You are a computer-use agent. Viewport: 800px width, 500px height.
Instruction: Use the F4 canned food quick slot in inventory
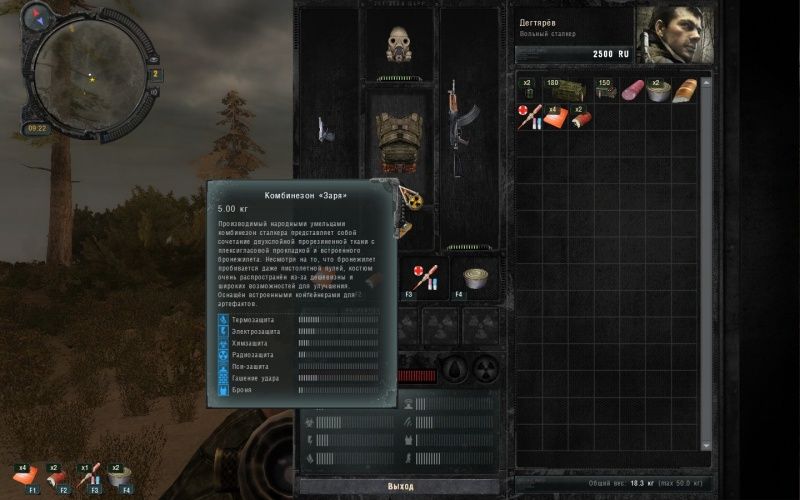(476, 277)
